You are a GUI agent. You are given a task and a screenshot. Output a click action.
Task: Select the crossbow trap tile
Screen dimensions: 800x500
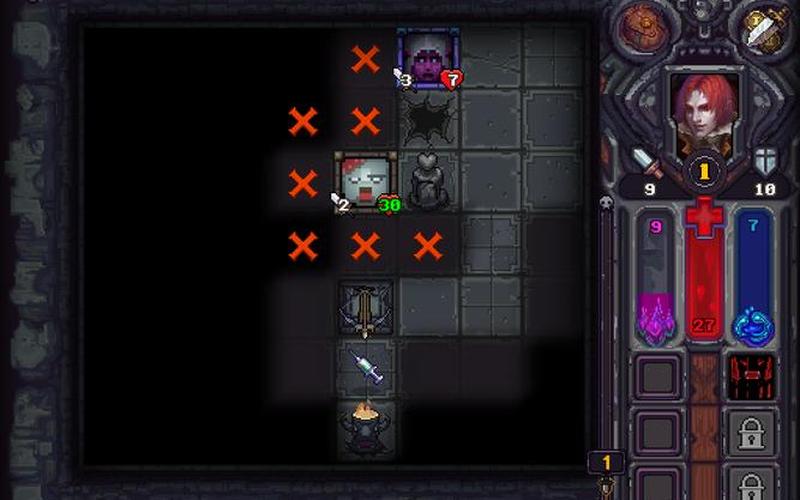(x=365, y=306)
